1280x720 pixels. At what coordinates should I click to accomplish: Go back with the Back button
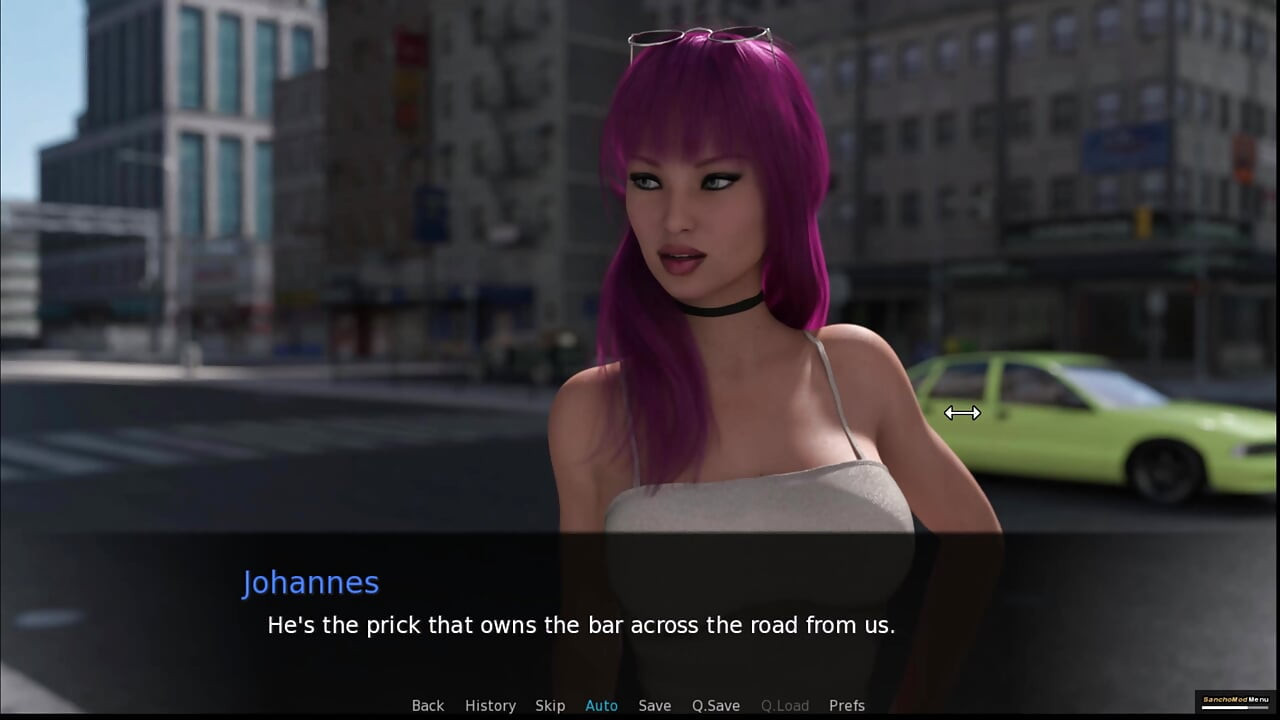[x=427, y=706]
